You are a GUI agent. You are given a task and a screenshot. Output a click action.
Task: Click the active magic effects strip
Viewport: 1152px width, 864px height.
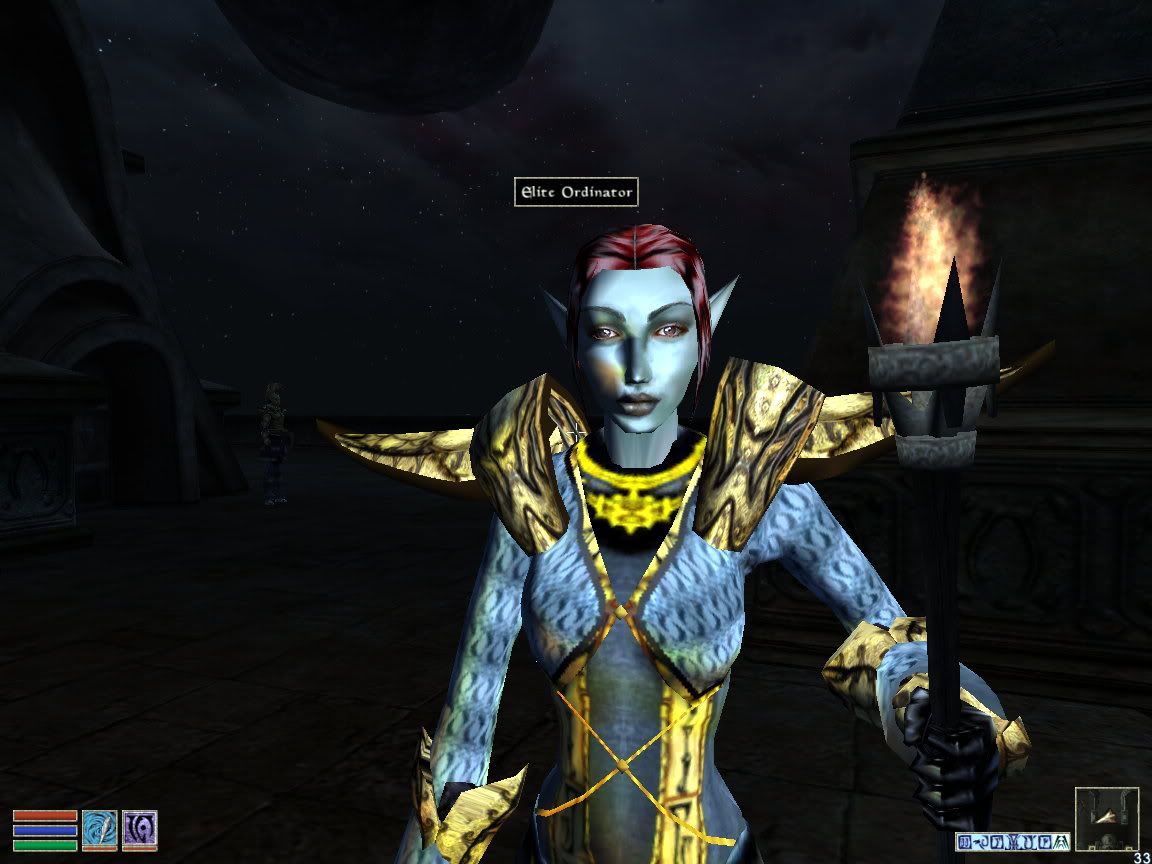point(1013,841)
